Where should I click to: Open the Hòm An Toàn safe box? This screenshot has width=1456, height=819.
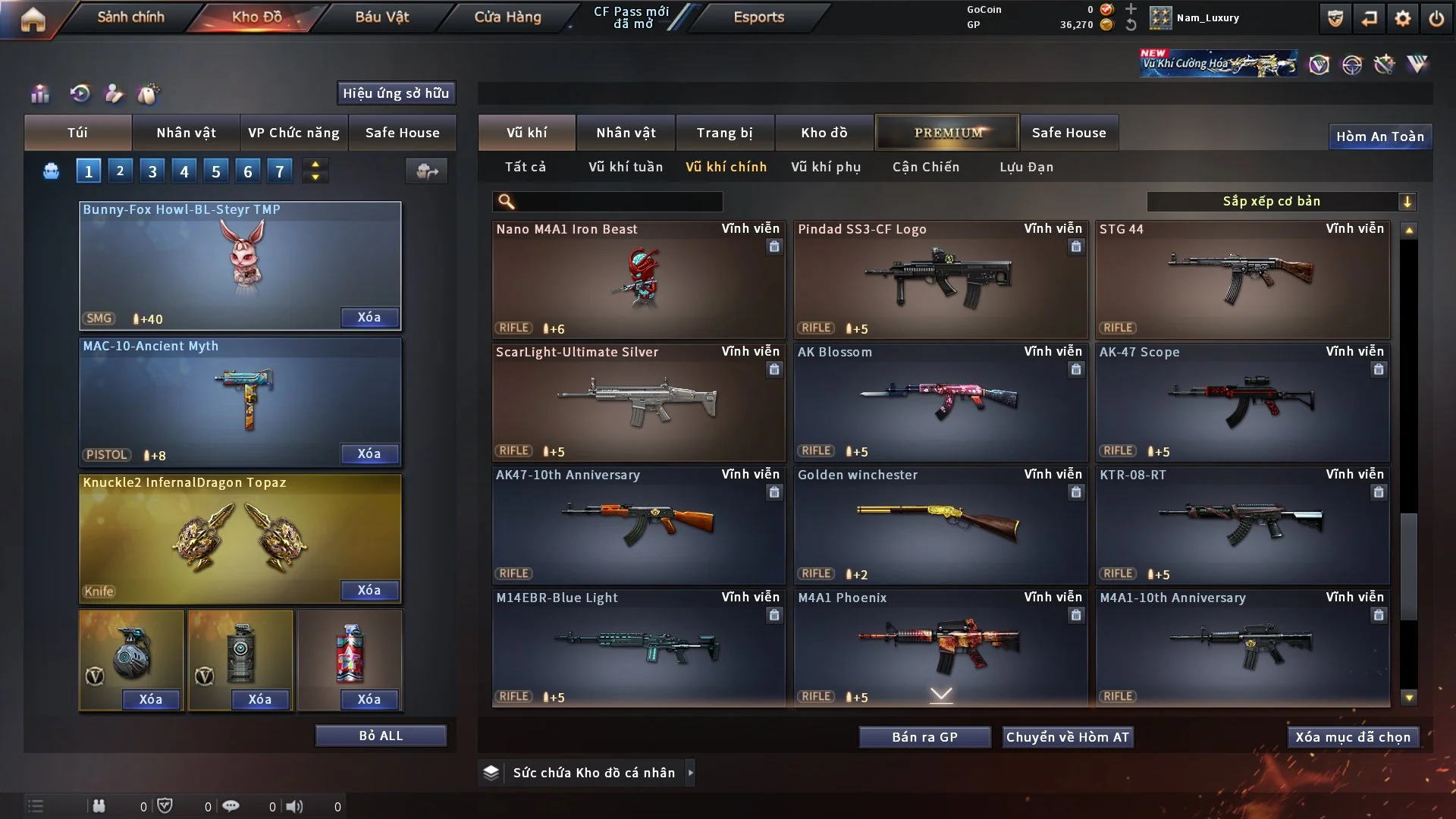[1379, 136]
